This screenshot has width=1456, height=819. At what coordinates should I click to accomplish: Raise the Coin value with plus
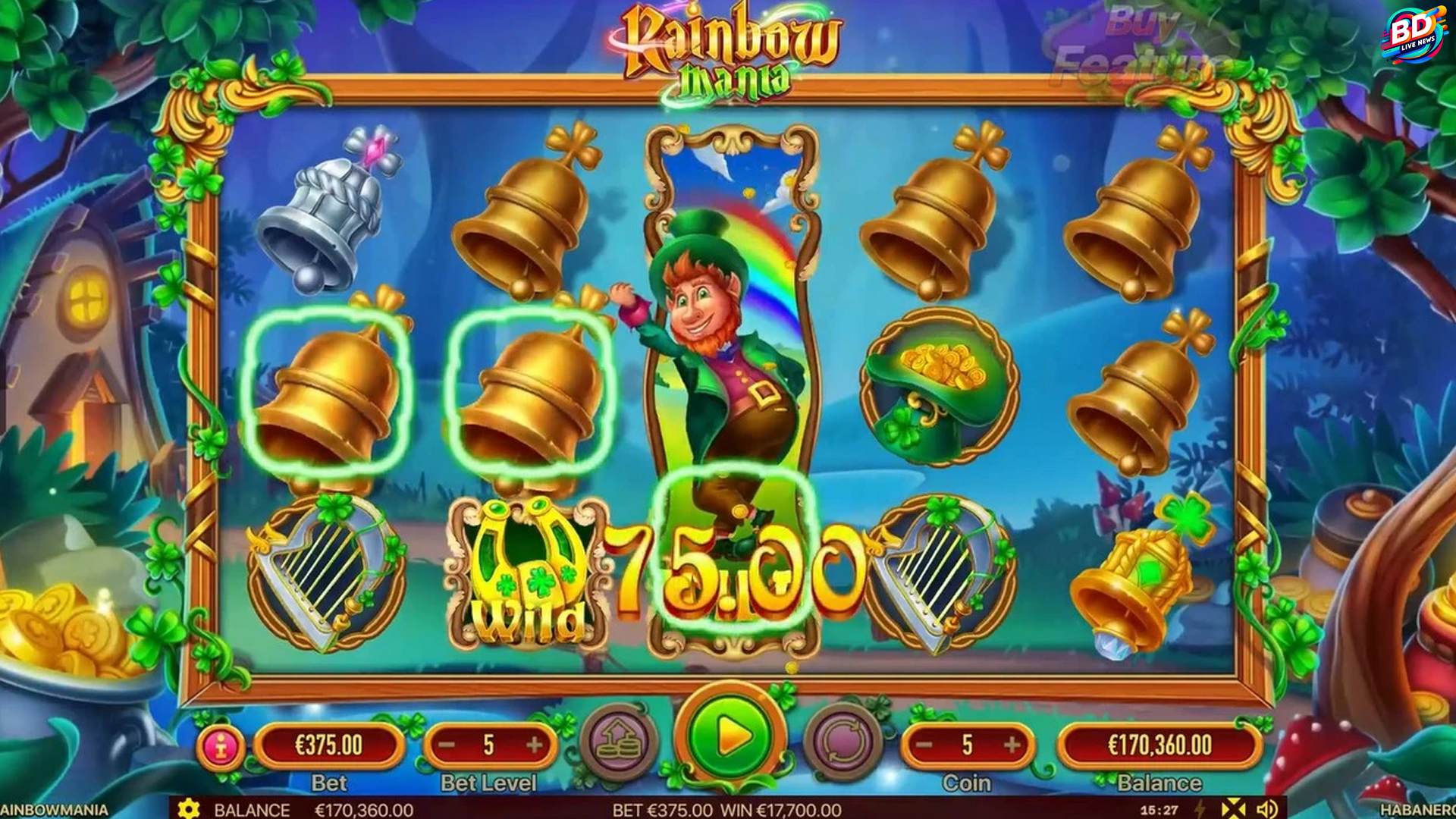(x=1012, y=745)
